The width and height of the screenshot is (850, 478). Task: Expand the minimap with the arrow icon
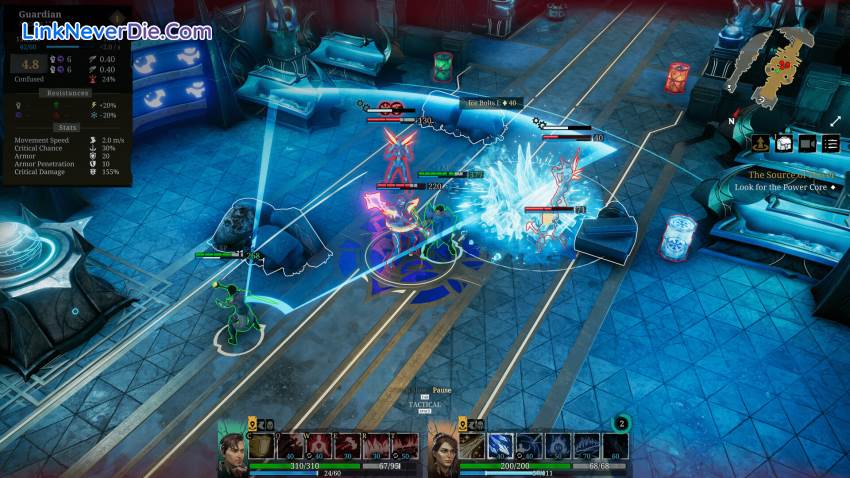click(835, 121)
